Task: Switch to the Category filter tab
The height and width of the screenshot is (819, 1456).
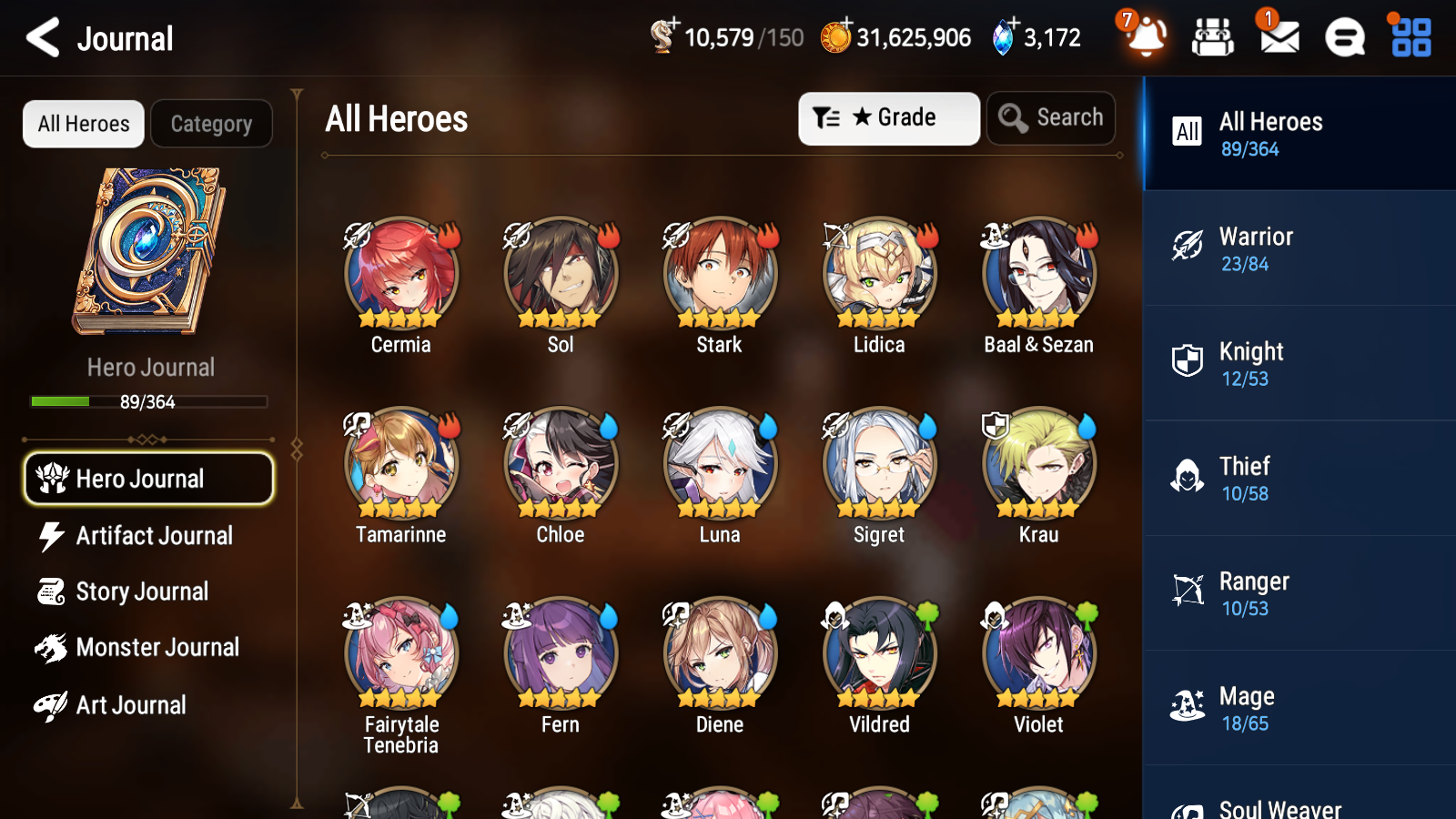Action: pos(211,124)
